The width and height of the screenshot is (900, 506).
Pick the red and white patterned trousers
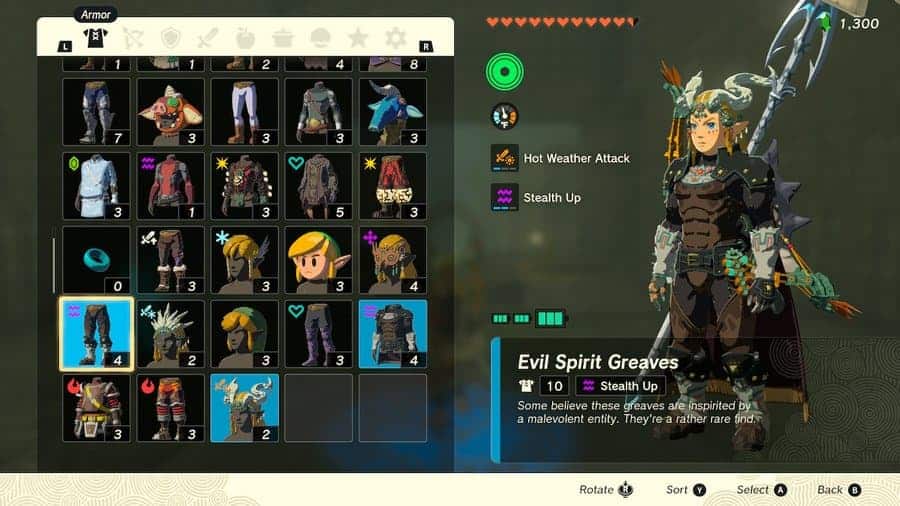[x=392, y=185]
